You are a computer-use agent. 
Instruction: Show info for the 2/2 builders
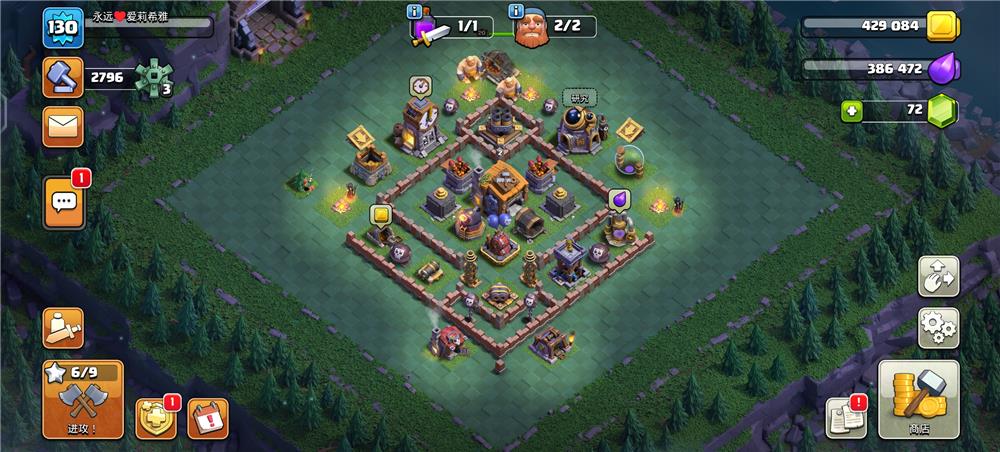point(517,12)
